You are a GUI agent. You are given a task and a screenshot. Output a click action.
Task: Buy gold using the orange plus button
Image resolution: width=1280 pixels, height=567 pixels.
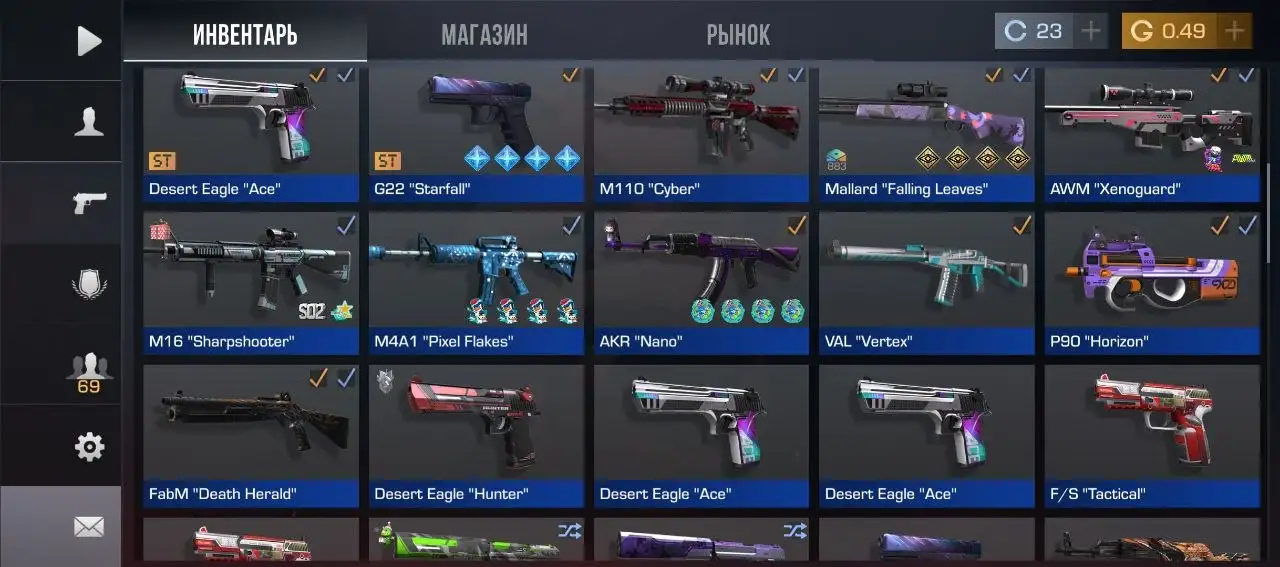(1235, 31)
